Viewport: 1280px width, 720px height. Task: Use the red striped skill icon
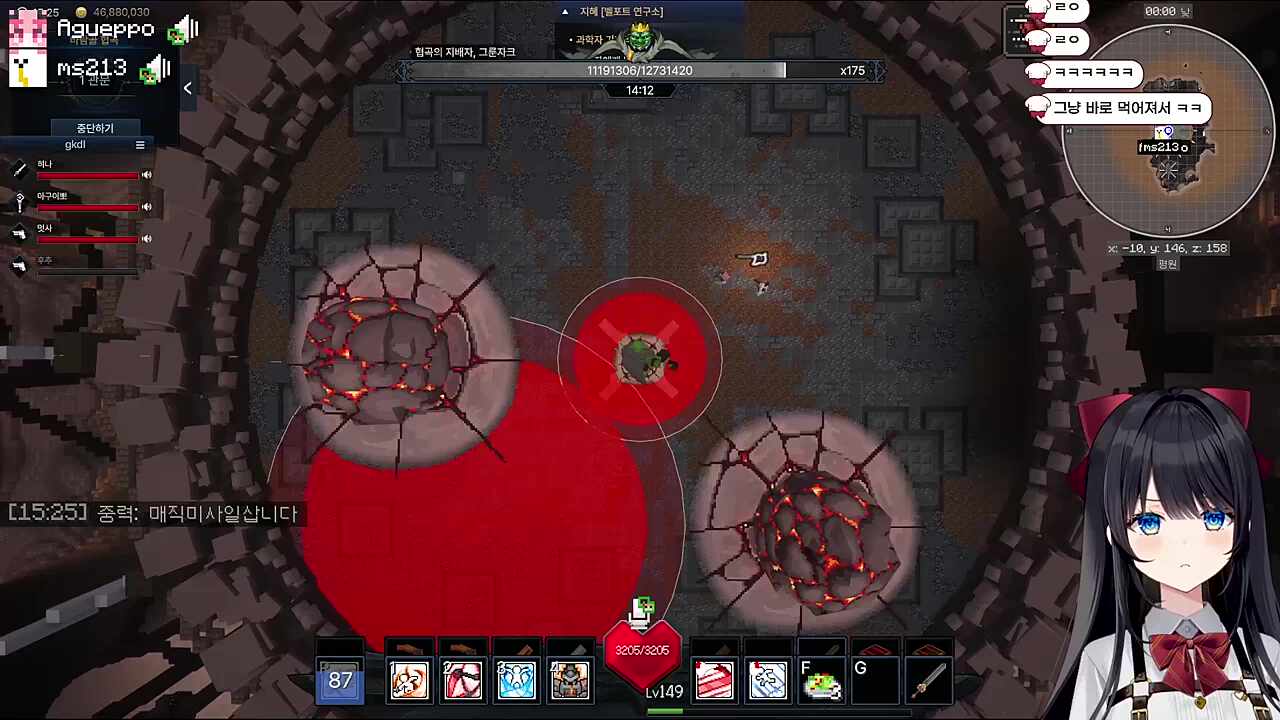pyautogui.click(x=714, y=680)
